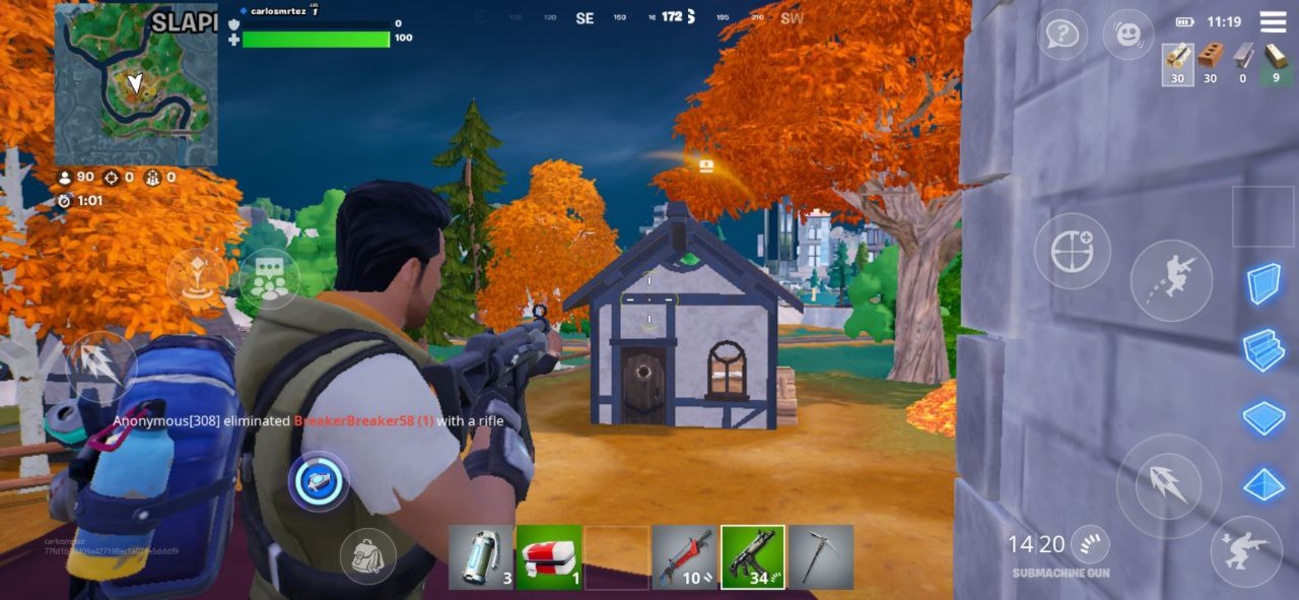Select the wood building material
This screenshot has height=600, width=1299.
tap(1178, 63)
